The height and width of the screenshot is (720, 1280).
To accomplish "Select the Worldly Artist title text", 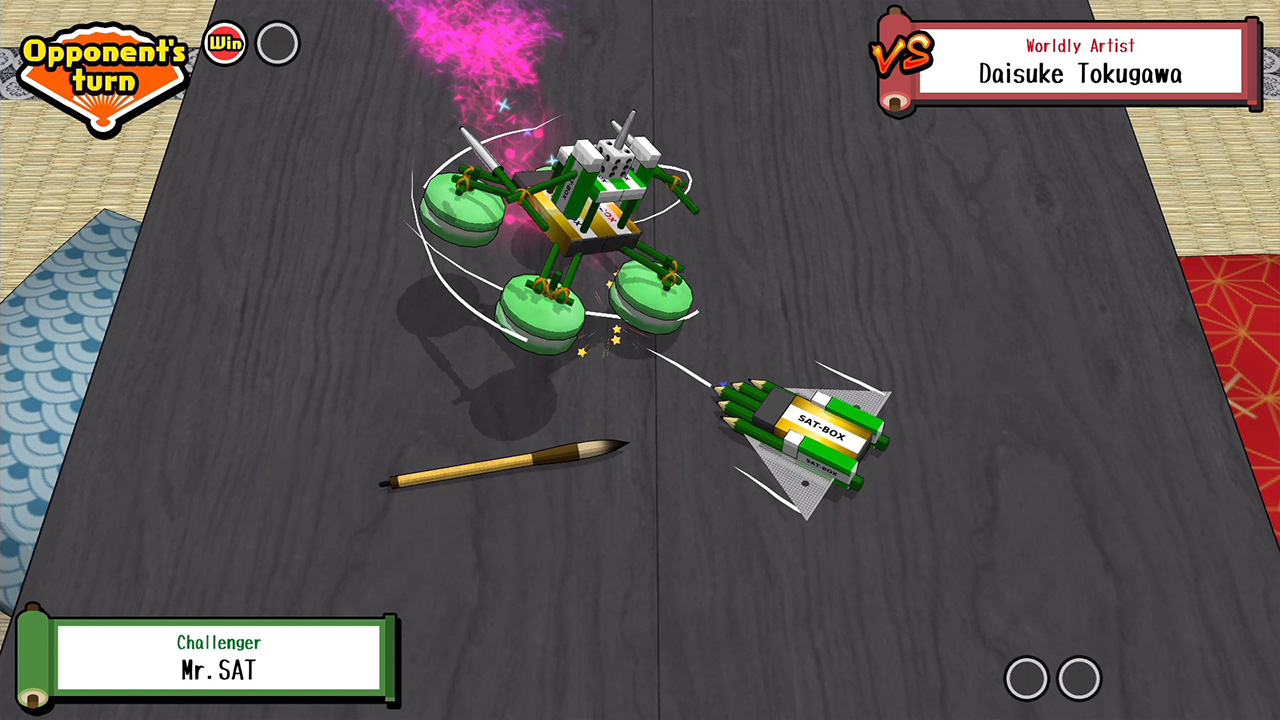I will (1082, 44).
